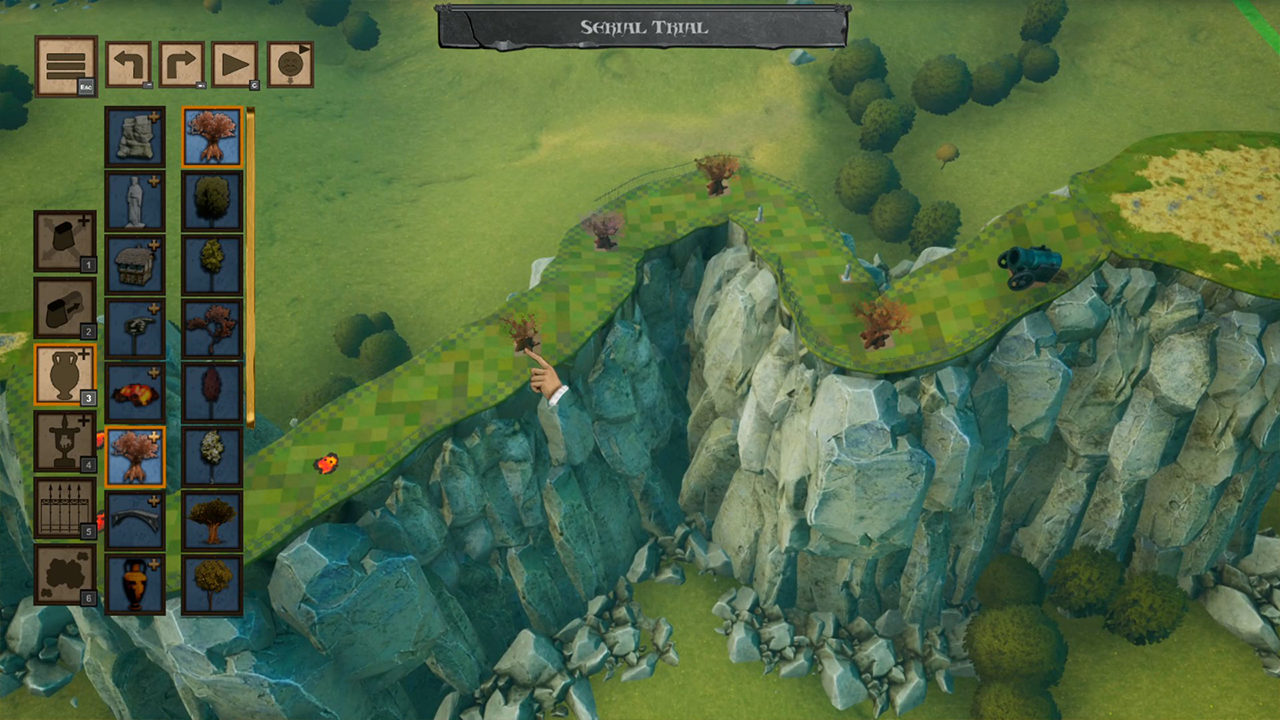The width and height of the screenshot is (1280, 720).
Task: Open the hamburger main menu
Action: [x=66, y=66]
